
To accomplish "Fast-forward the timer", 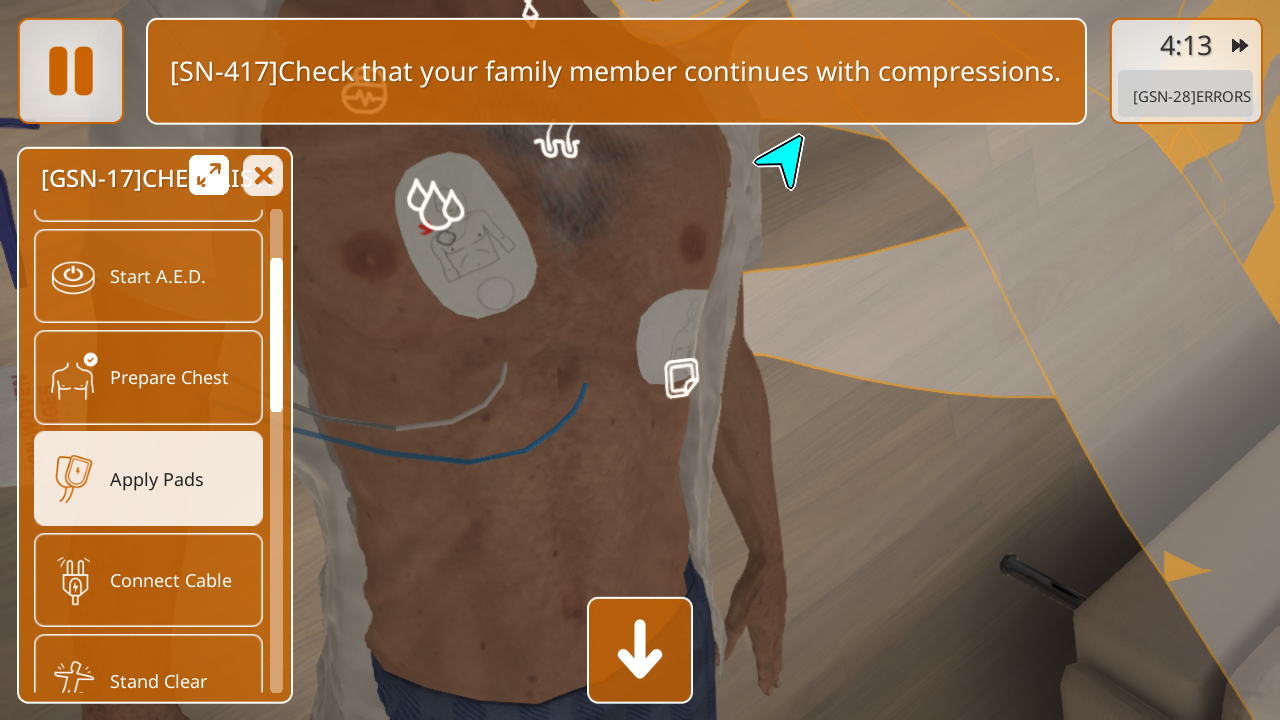I will 1240,46.
